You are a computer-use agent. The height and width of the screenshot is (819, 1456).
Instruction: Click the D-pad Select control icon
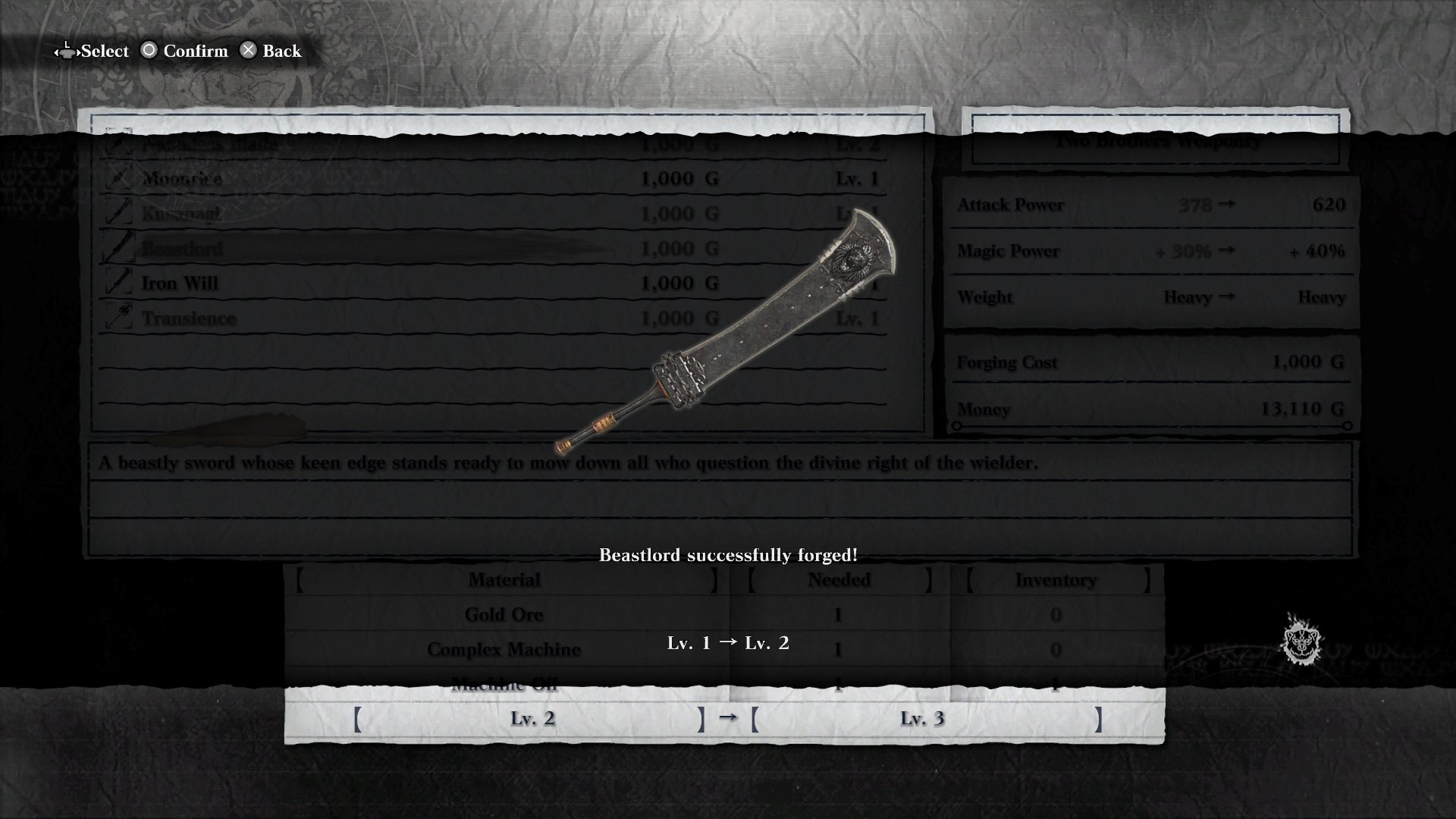click(x=67, y=51)
